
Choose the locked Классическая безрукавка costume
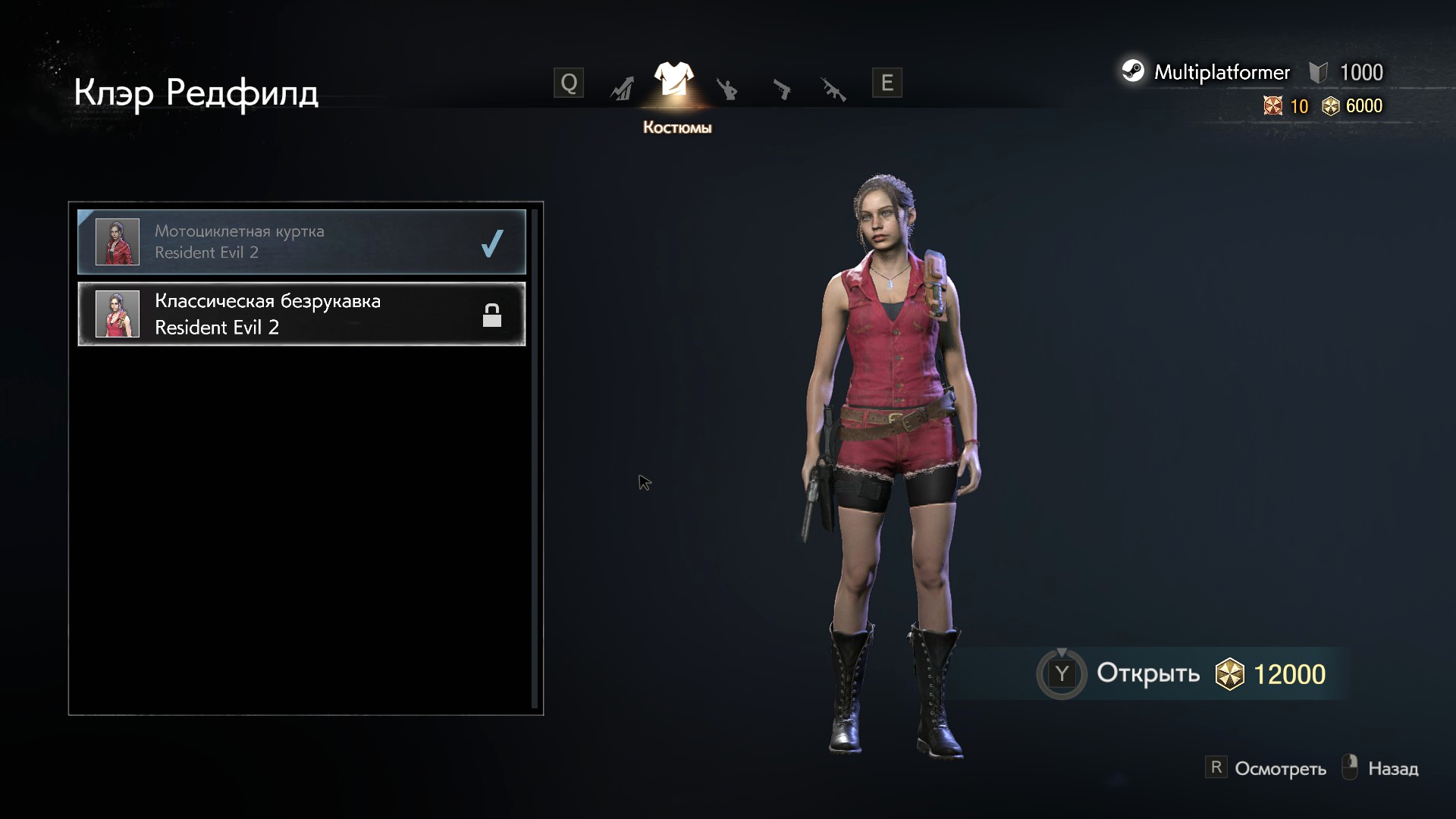(x=301, y=314)
